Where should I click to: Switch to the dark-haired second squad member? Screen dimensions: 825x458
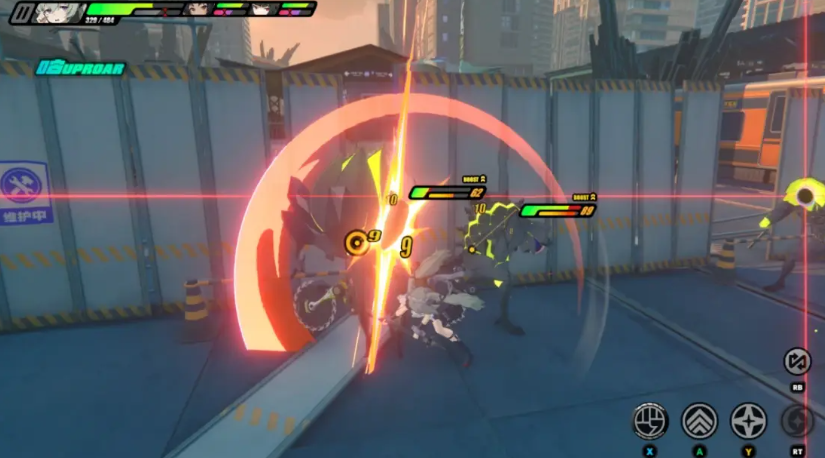pyautogui.click(x=197, y=9)
